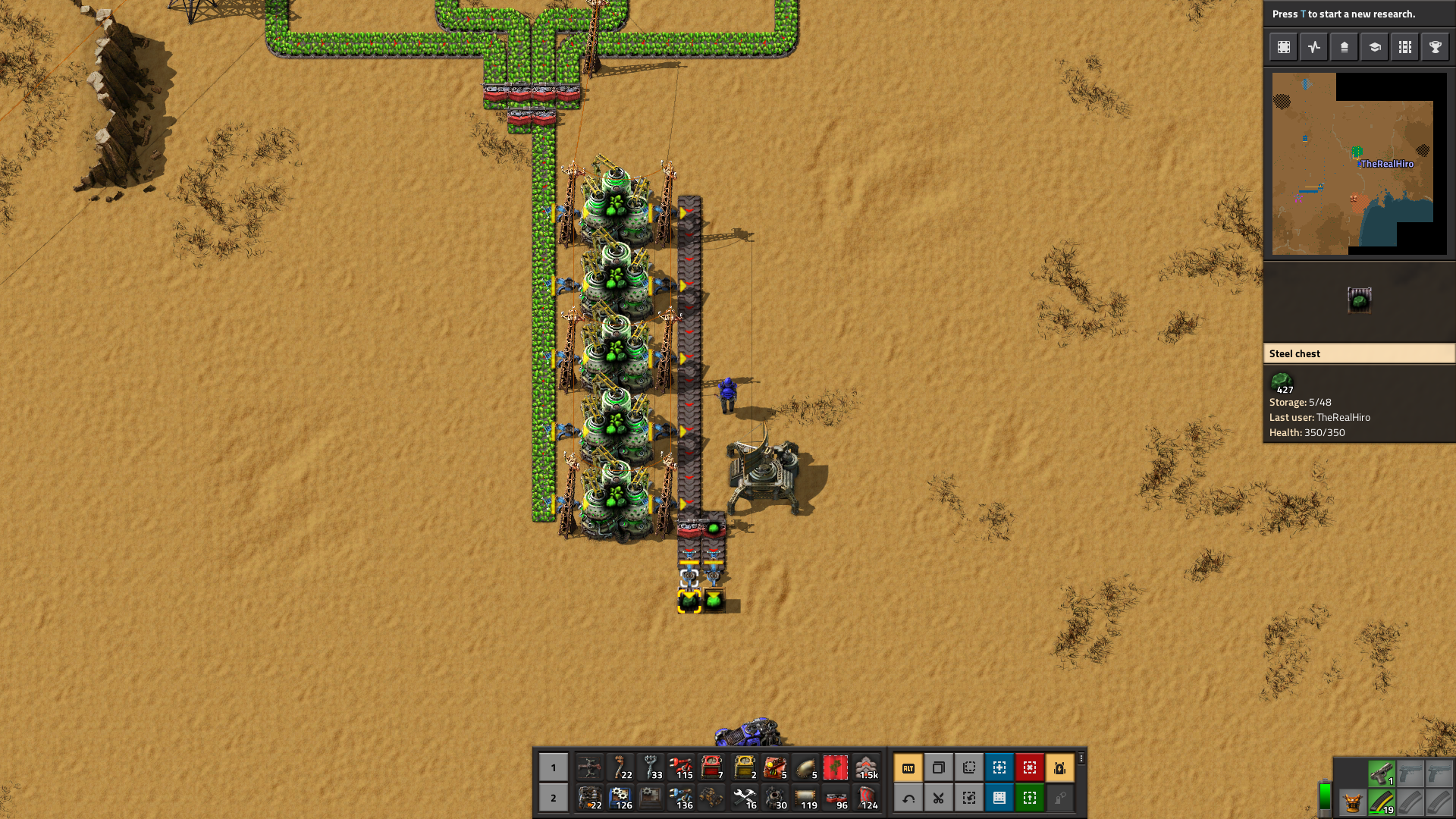This screenshot has height=819, width=1456.
Task: Open the production statistics graph
Action: tap(1314, 46)
